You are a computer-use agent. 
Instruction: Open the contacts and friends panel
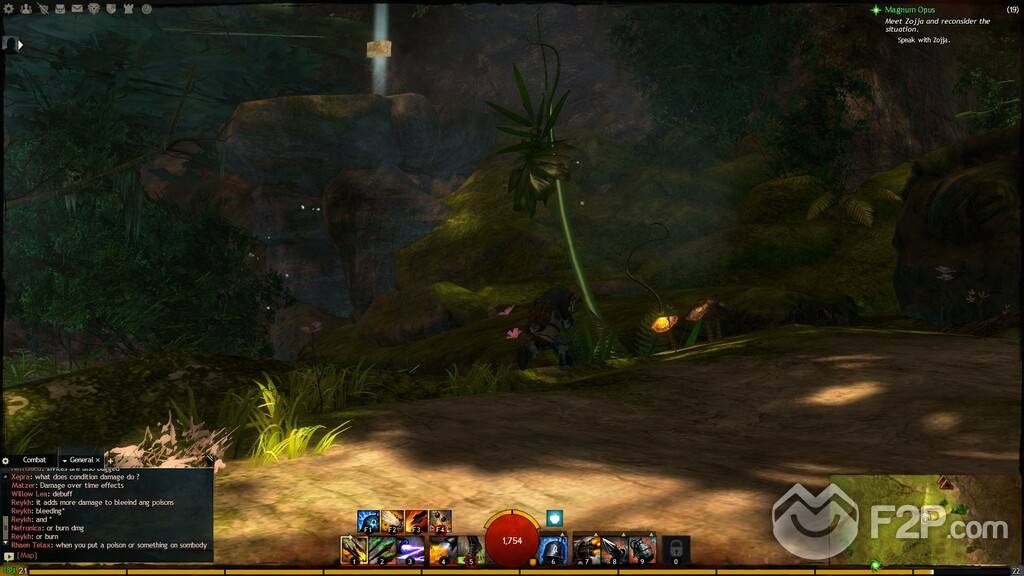point(24,9)
